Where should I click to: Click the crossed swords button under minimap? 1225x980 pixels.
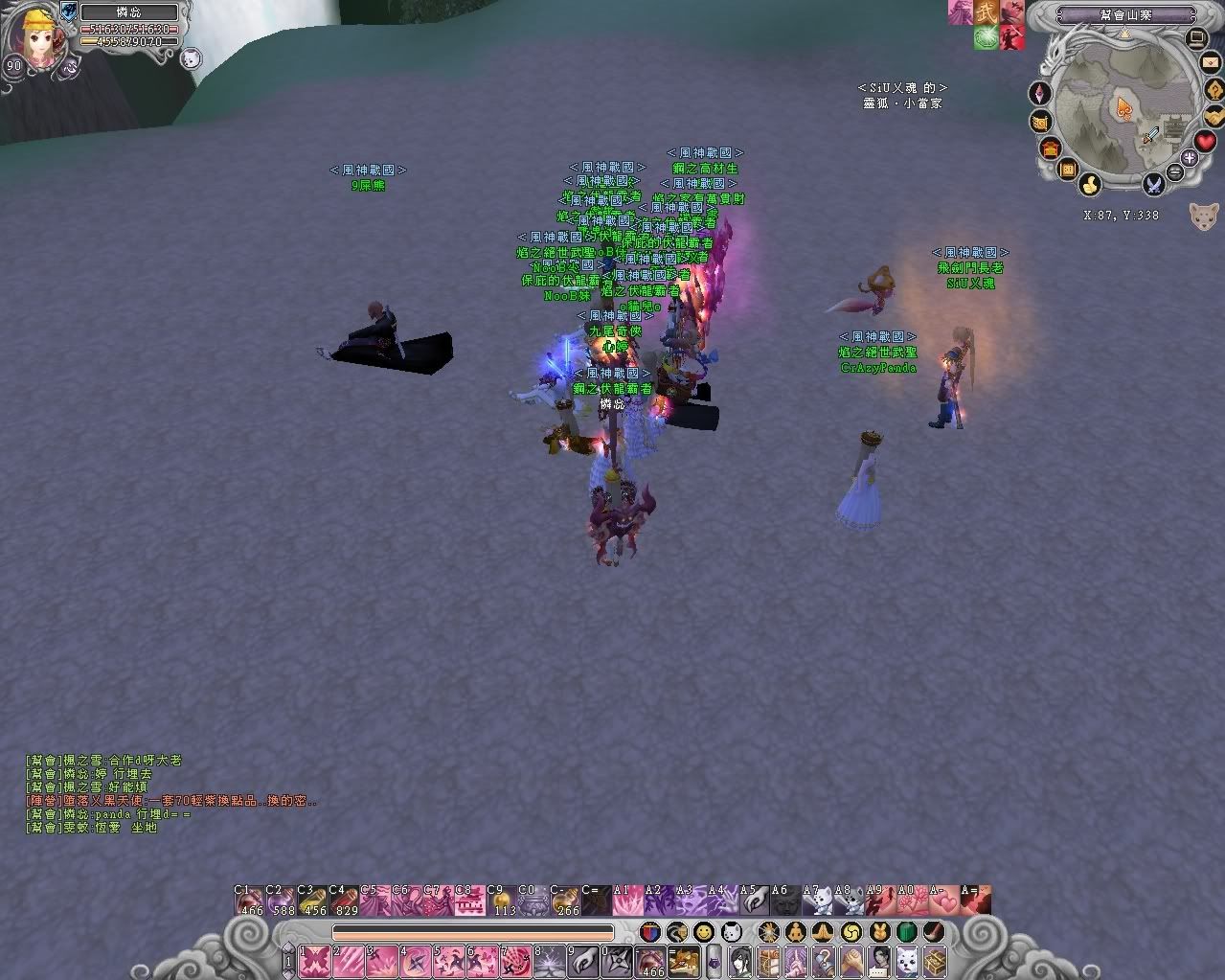coord(1154,182)
